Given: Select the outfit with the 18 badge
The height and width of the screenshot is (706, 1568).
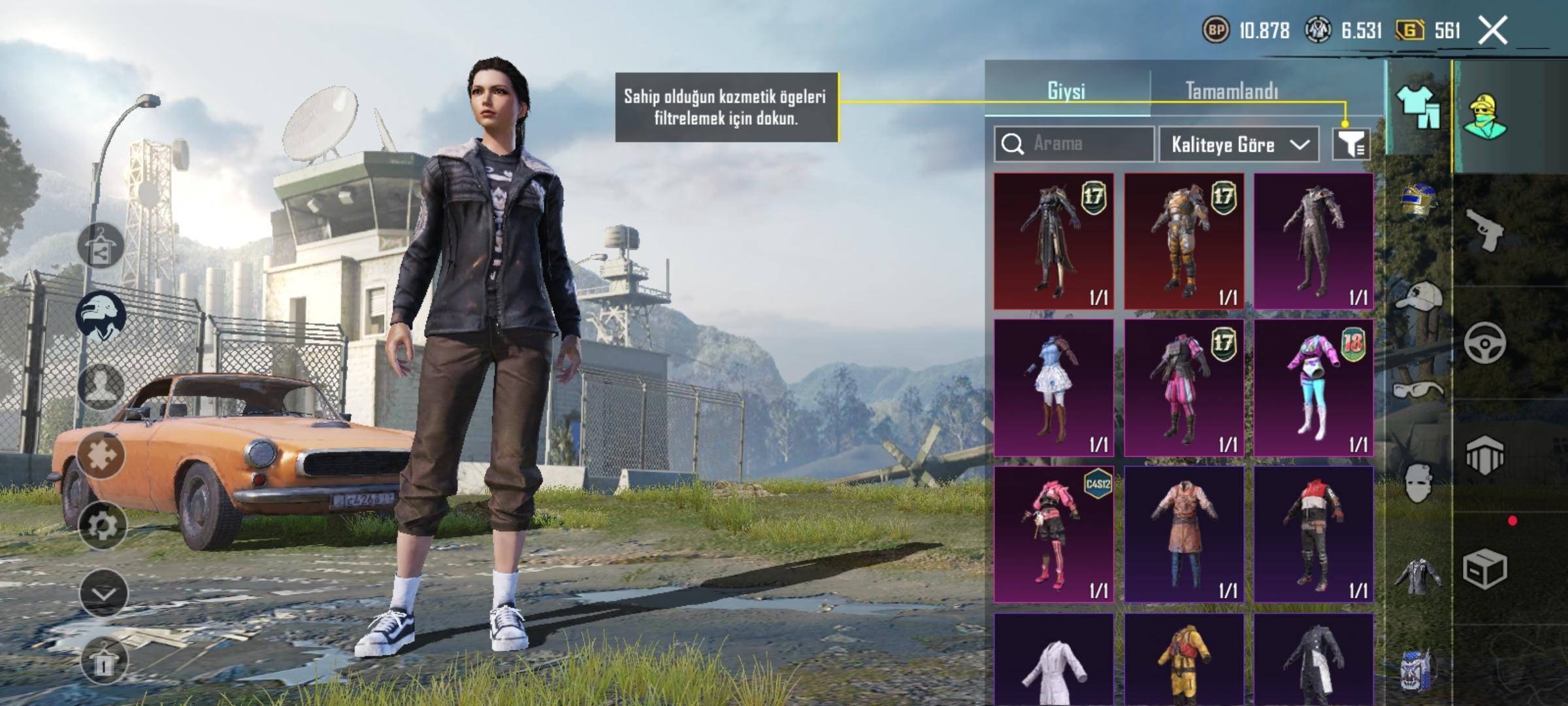Looking at the screenshot, I should [x=1313, y=388].
